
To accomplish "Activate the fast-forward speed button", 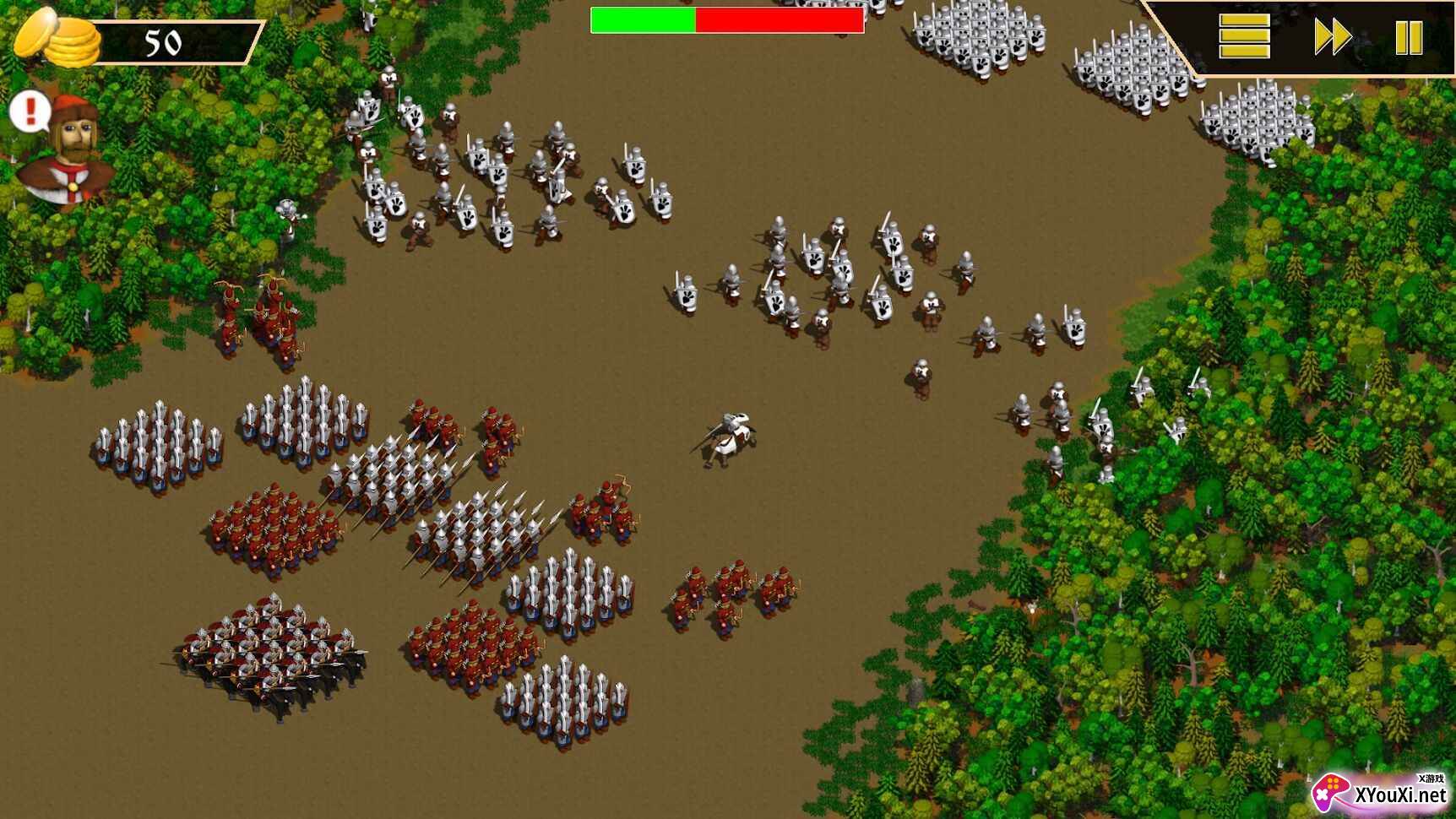I will (x=1333, y=38).
